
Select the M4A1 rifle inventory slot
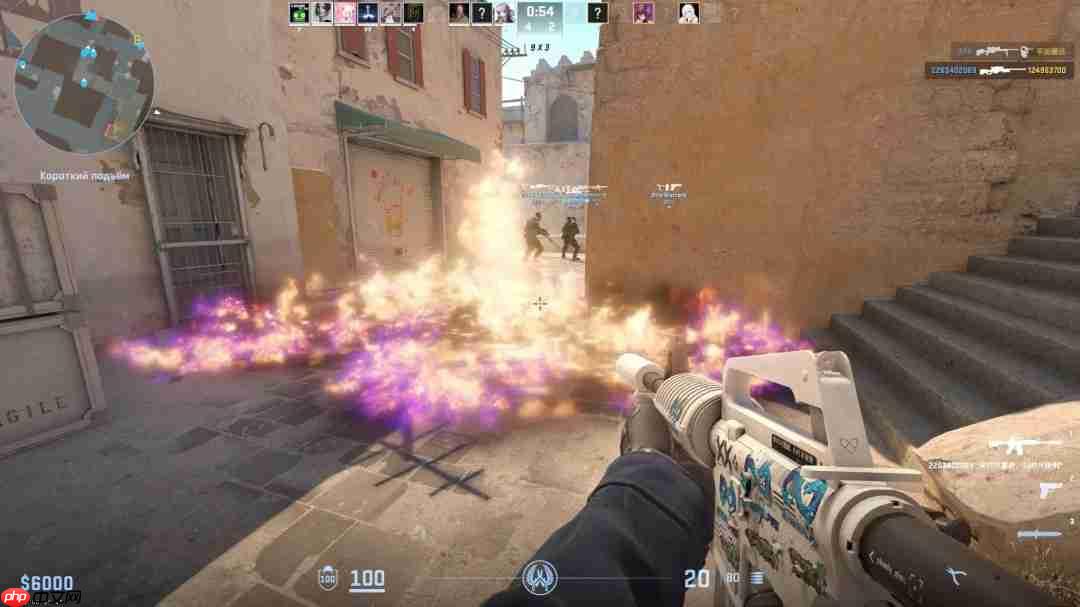(x=1024, y=445)
